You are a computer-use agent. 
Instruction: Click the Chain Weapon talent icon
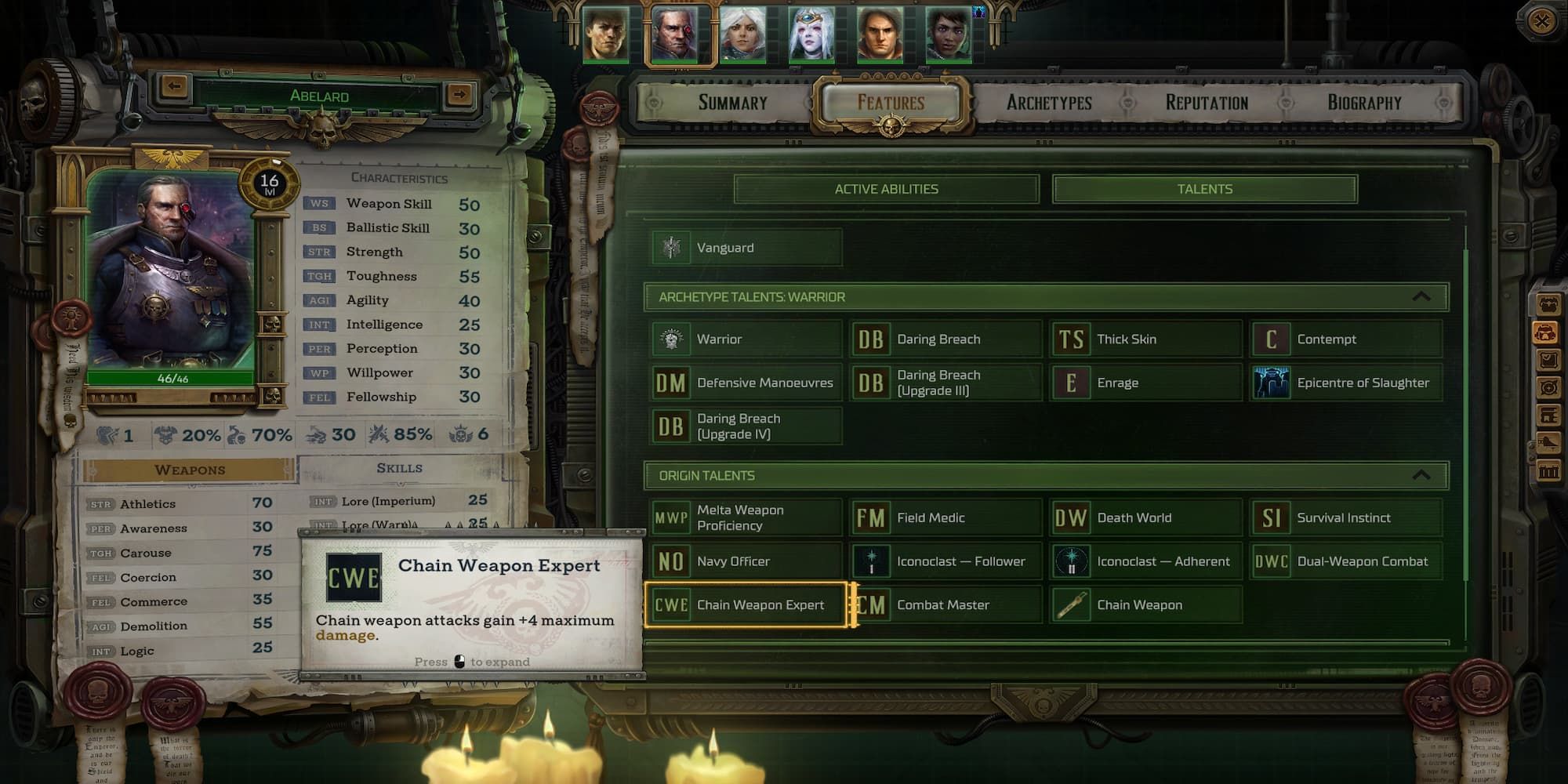1072,604
